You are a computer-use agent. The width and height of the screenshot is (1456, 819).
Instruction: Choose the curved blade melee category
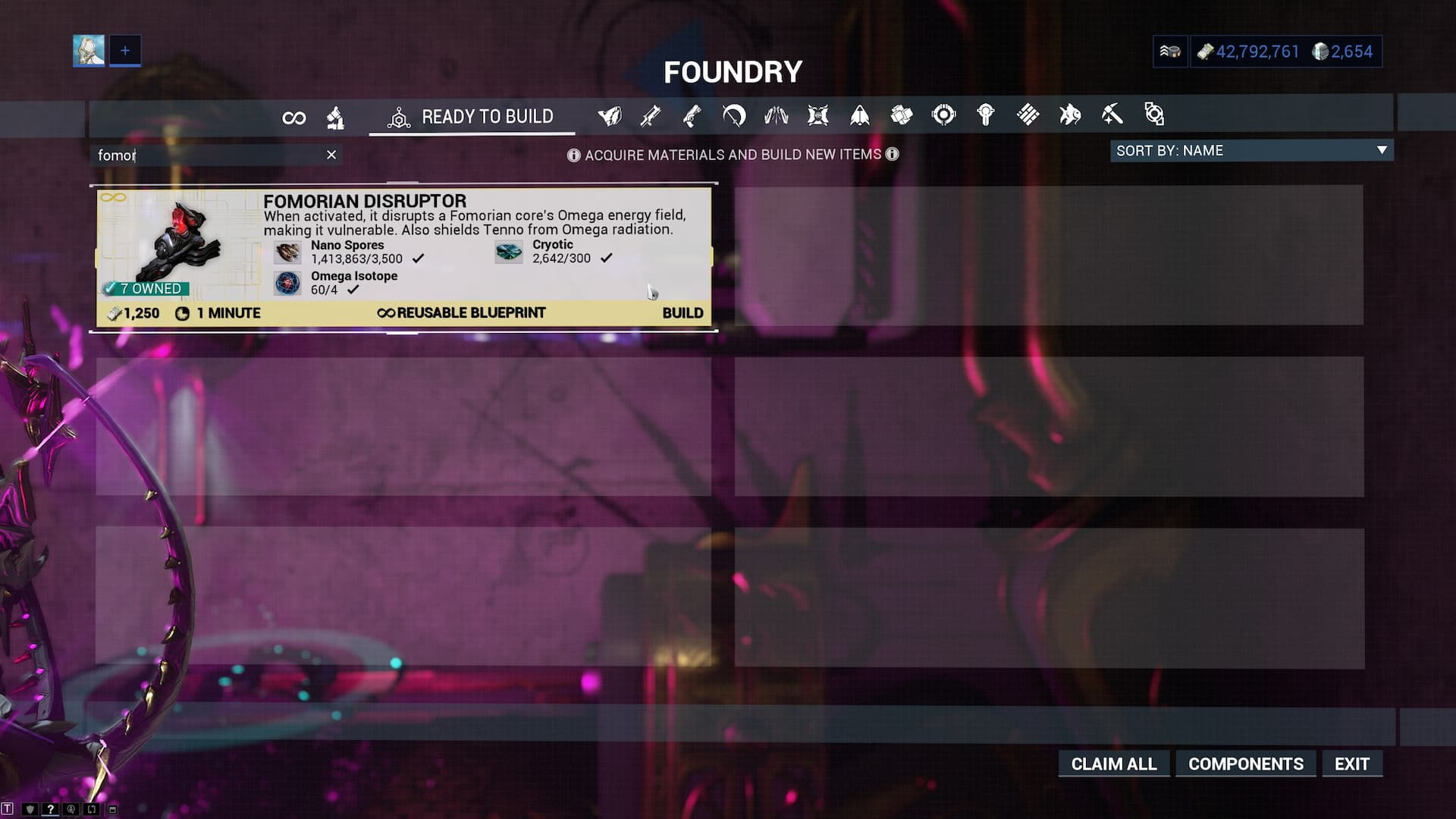coord(734,116)
